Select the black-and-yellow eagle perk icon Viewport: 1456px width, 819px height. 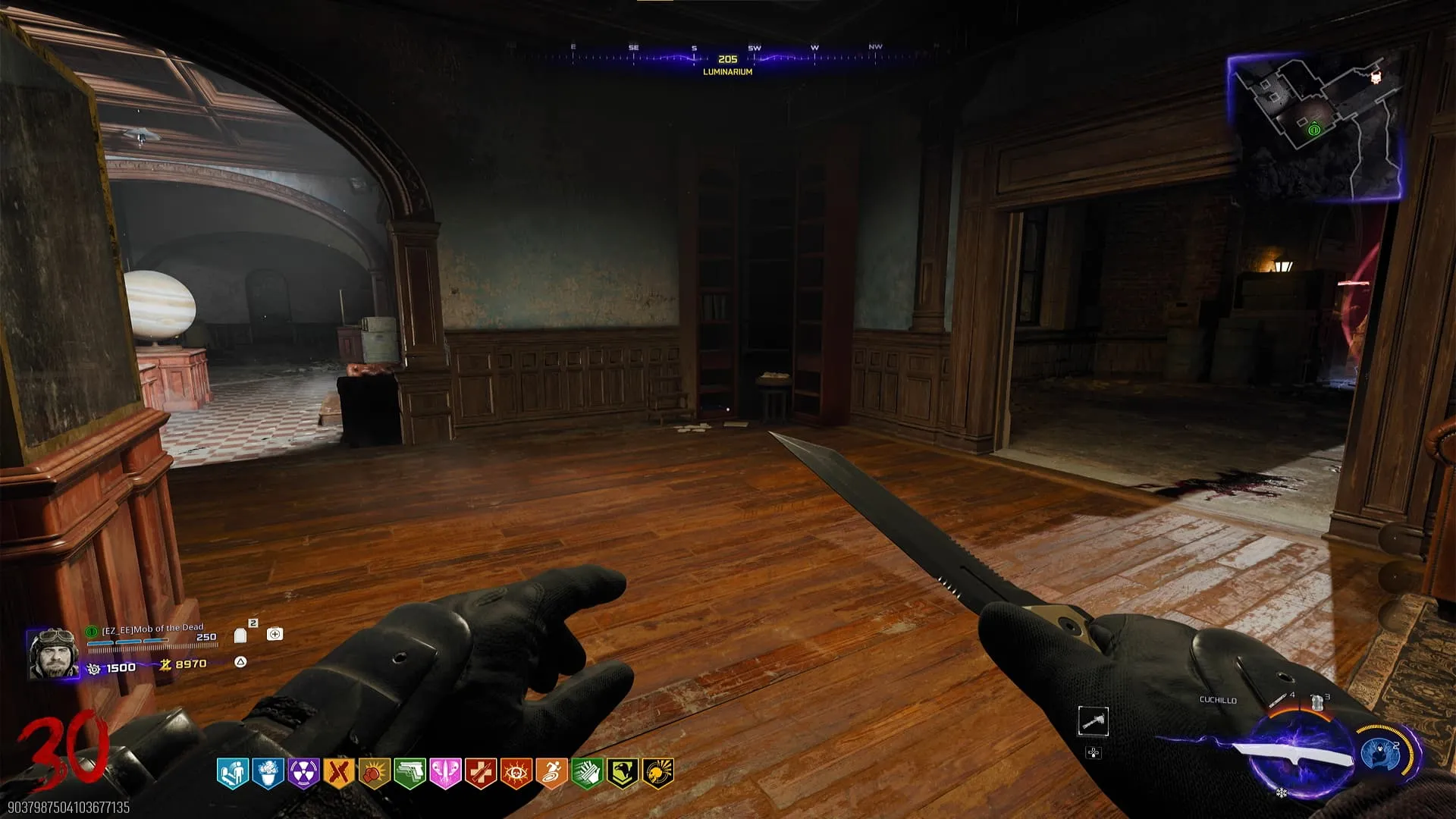[x=623, y=773]
